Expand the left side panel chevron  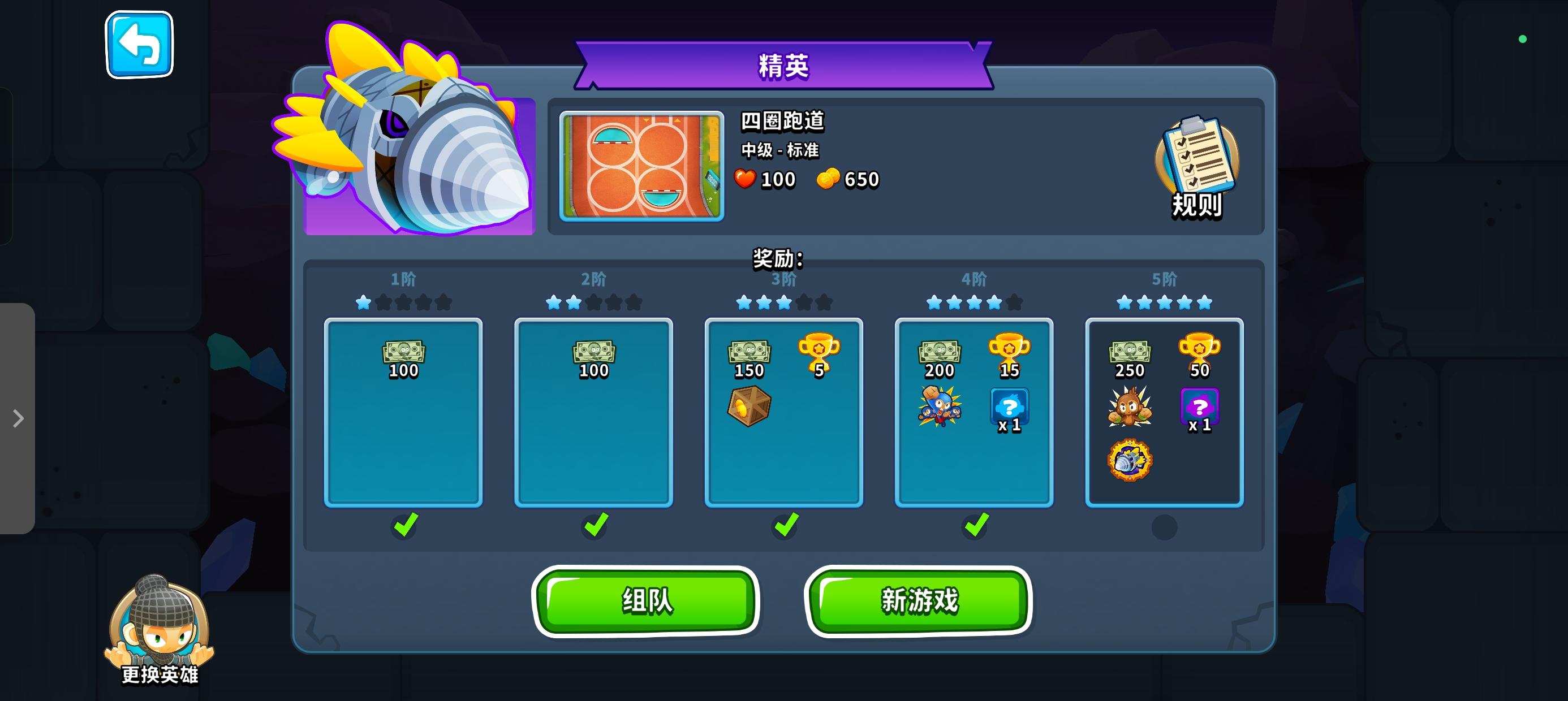(18, 417)
